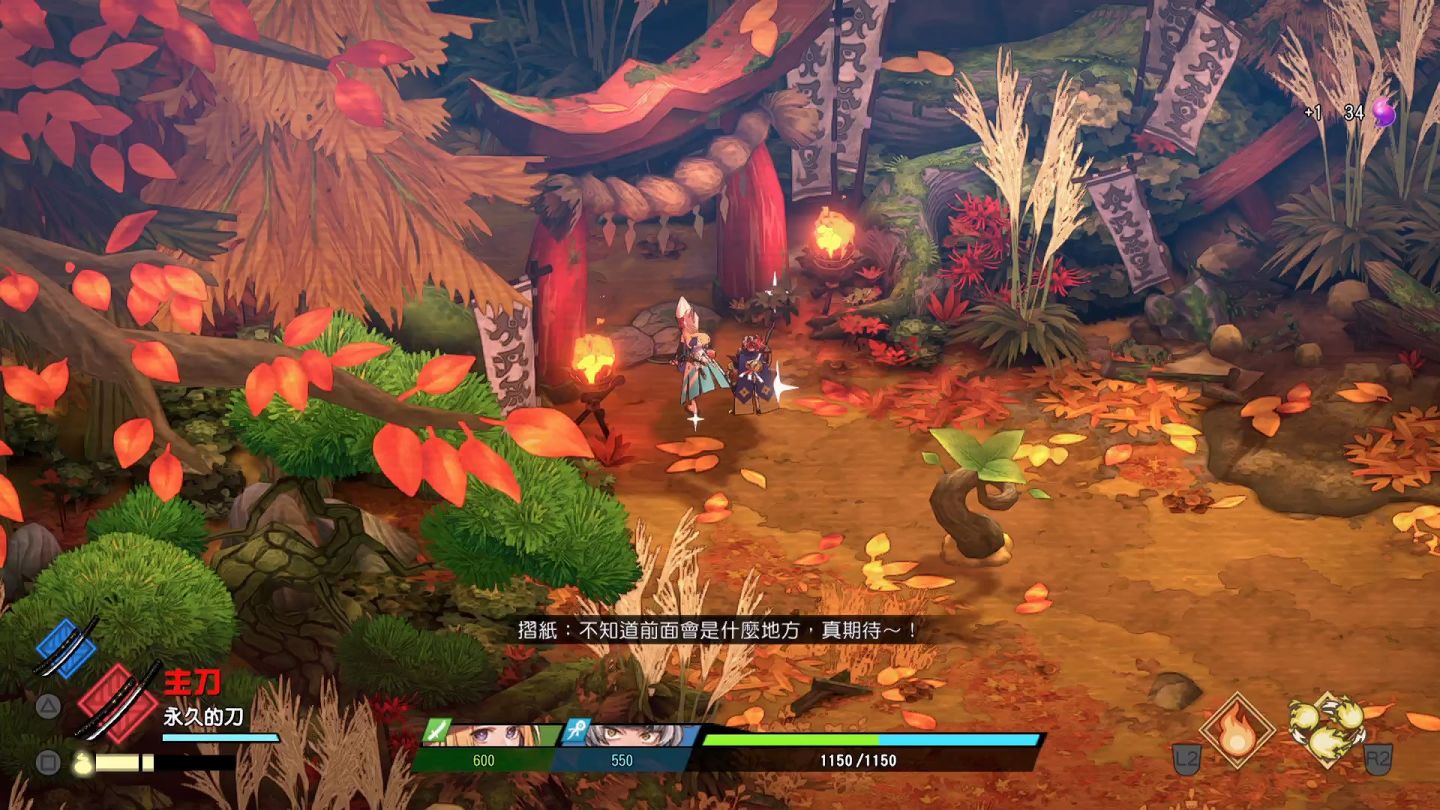Click the purple soul orb currency icon
Image resolution: width=1440 pixels, height=810 pixels.
1383,113
